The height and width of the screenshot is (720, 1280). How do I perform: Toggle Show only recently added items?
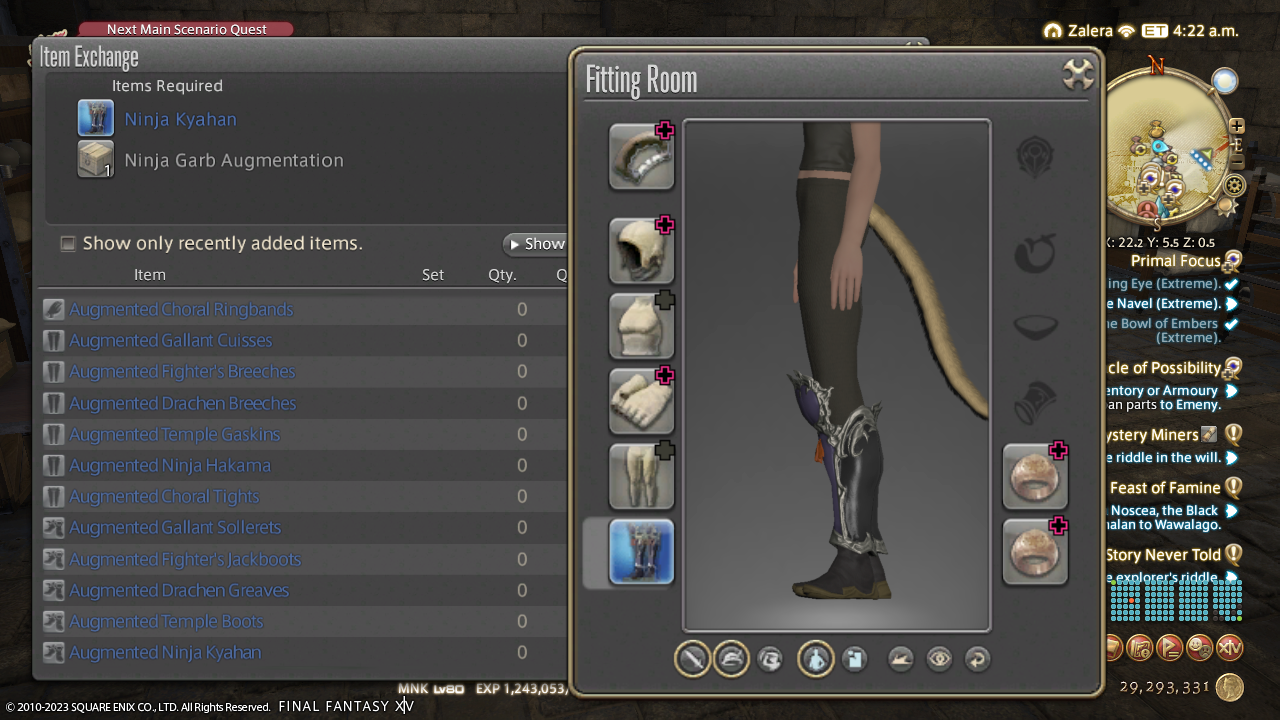coord(68,244)
